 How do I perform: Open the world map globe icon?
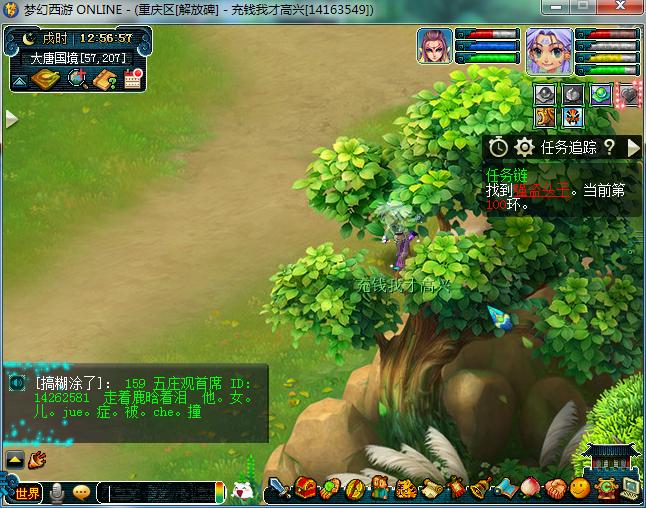pos(76,79)
